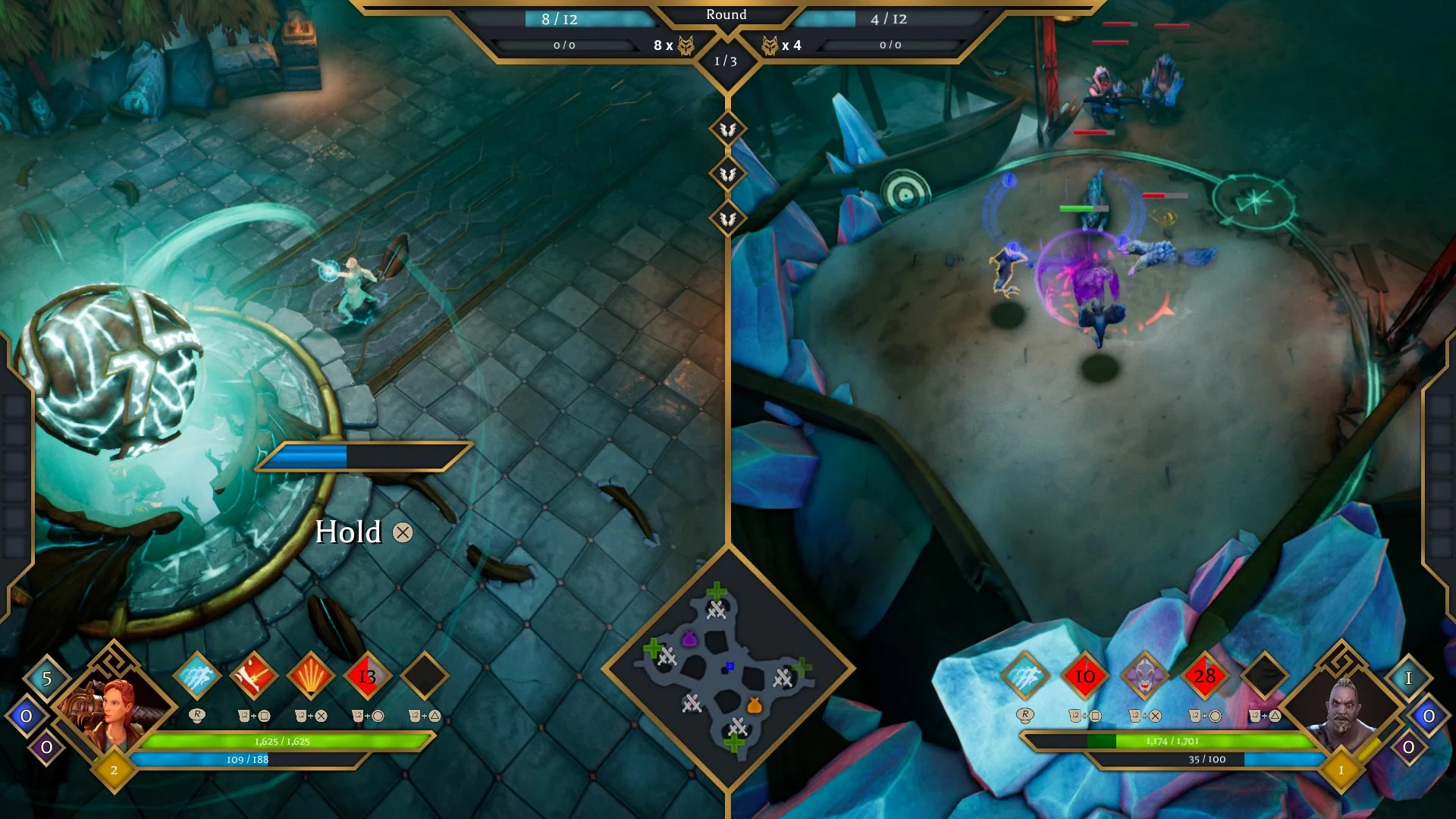Viewport: 1456px width, 819px height.
Task: Click the green plus marker atop the minimap
Action: 716,591
